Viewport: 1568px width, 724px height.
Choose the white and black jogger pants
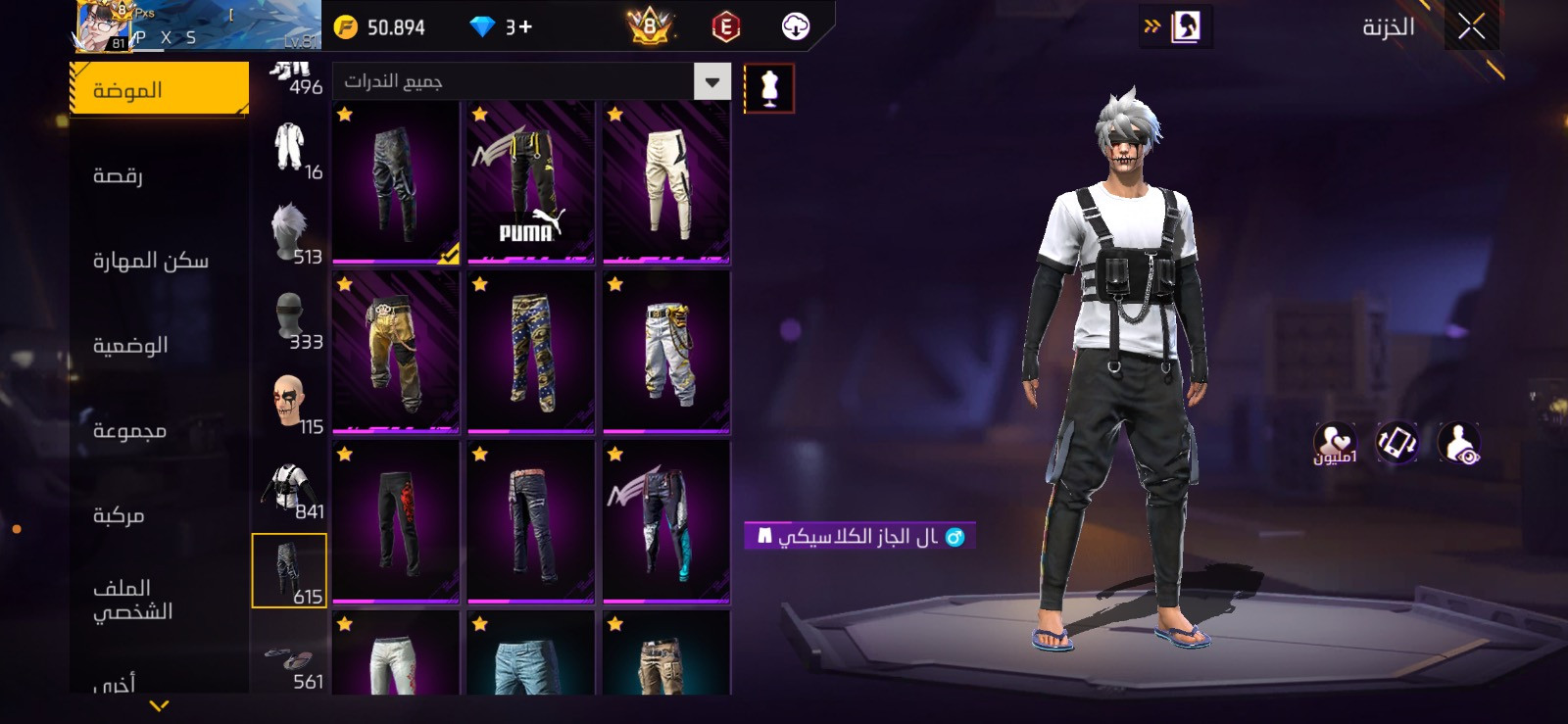coord(666,182)
